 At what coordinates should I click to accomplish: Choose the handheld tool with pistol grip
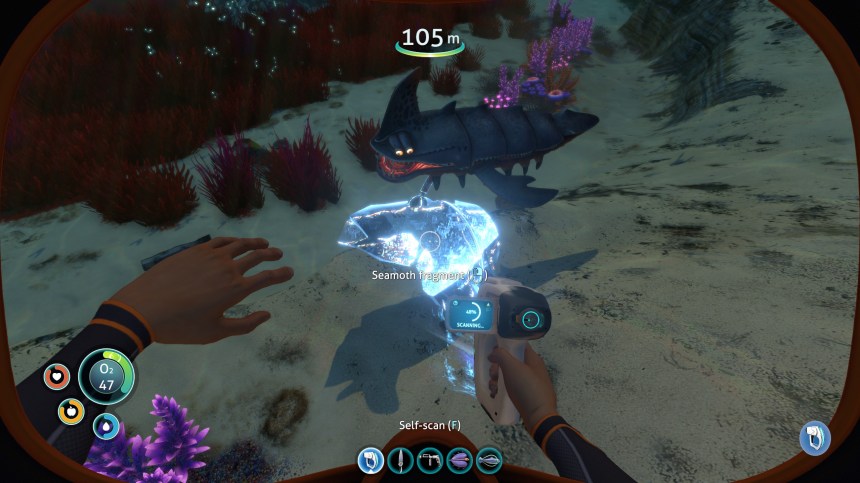[431, 461]
